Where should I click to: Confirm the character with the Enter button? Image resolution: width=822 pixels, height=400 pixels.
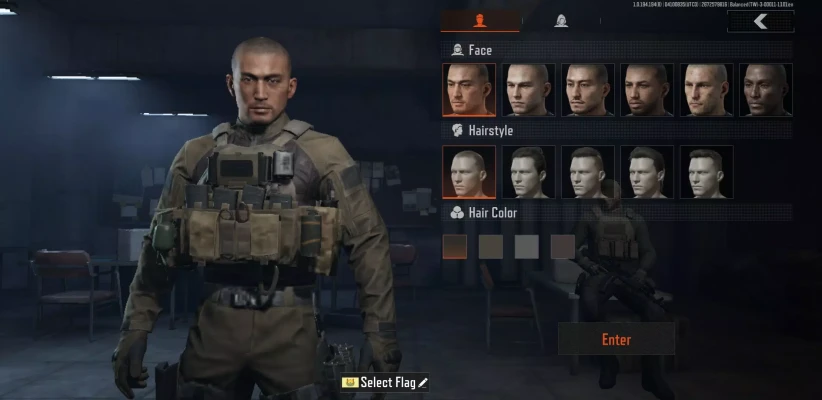click(x=616, y=340)
